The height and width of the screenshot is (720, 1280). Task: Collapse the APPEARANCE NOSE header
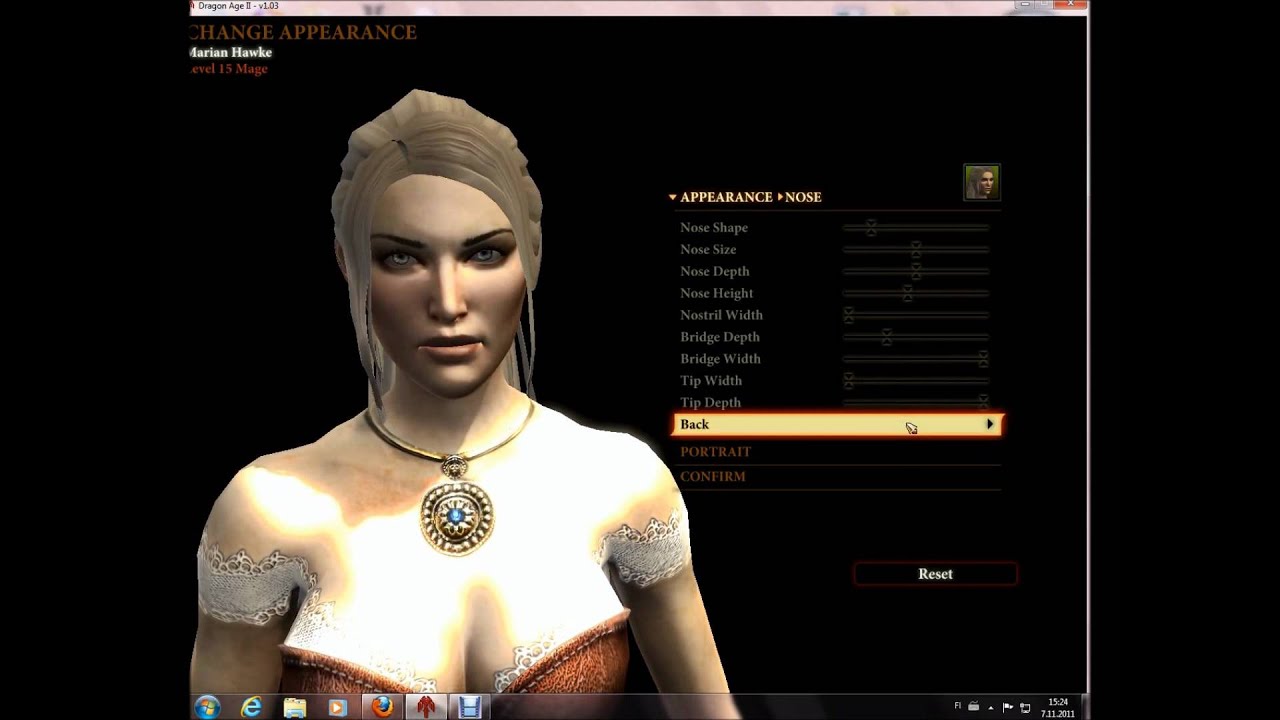[x=673, y=198]
